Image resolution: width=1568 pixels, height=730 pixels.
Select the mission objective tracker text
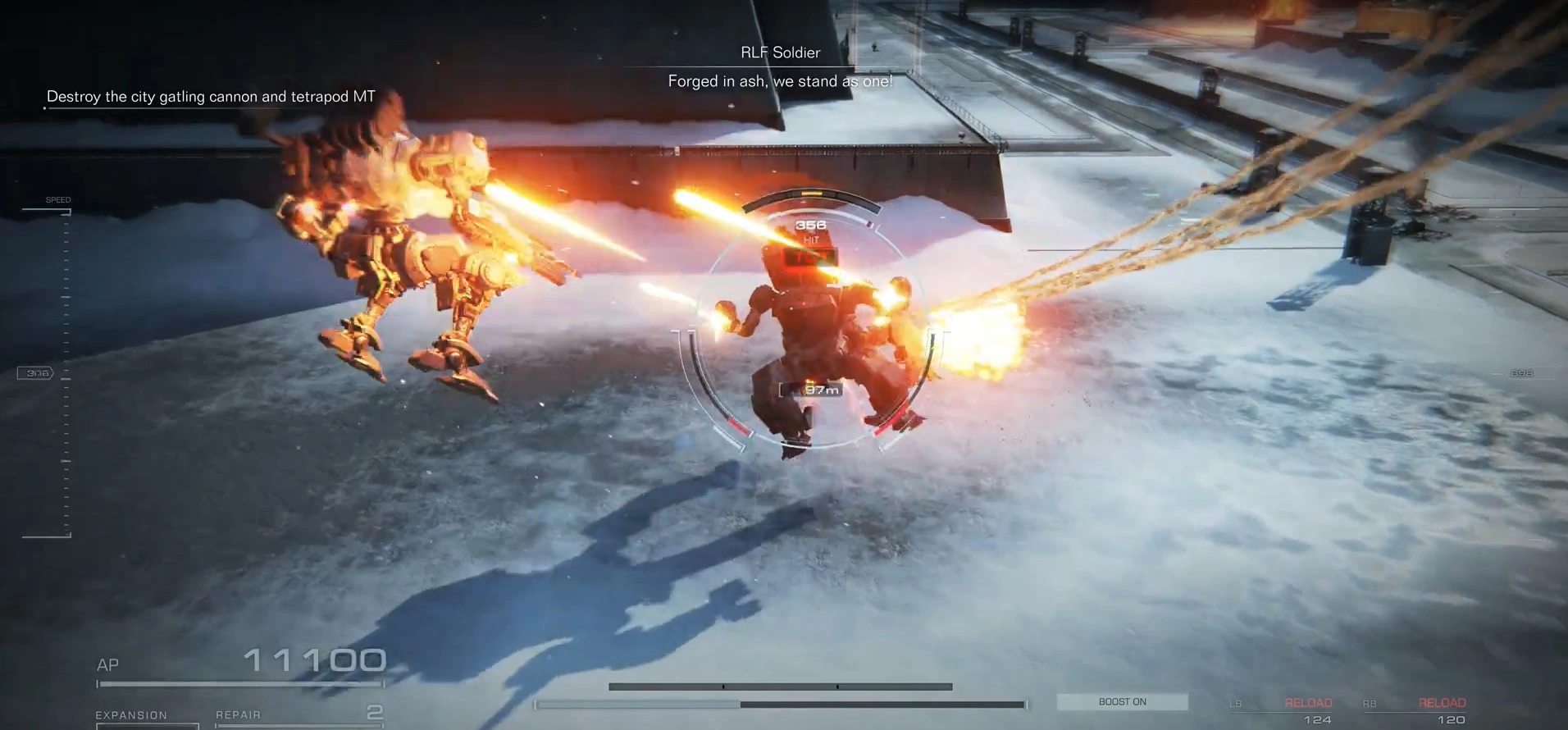pos(211,97)
